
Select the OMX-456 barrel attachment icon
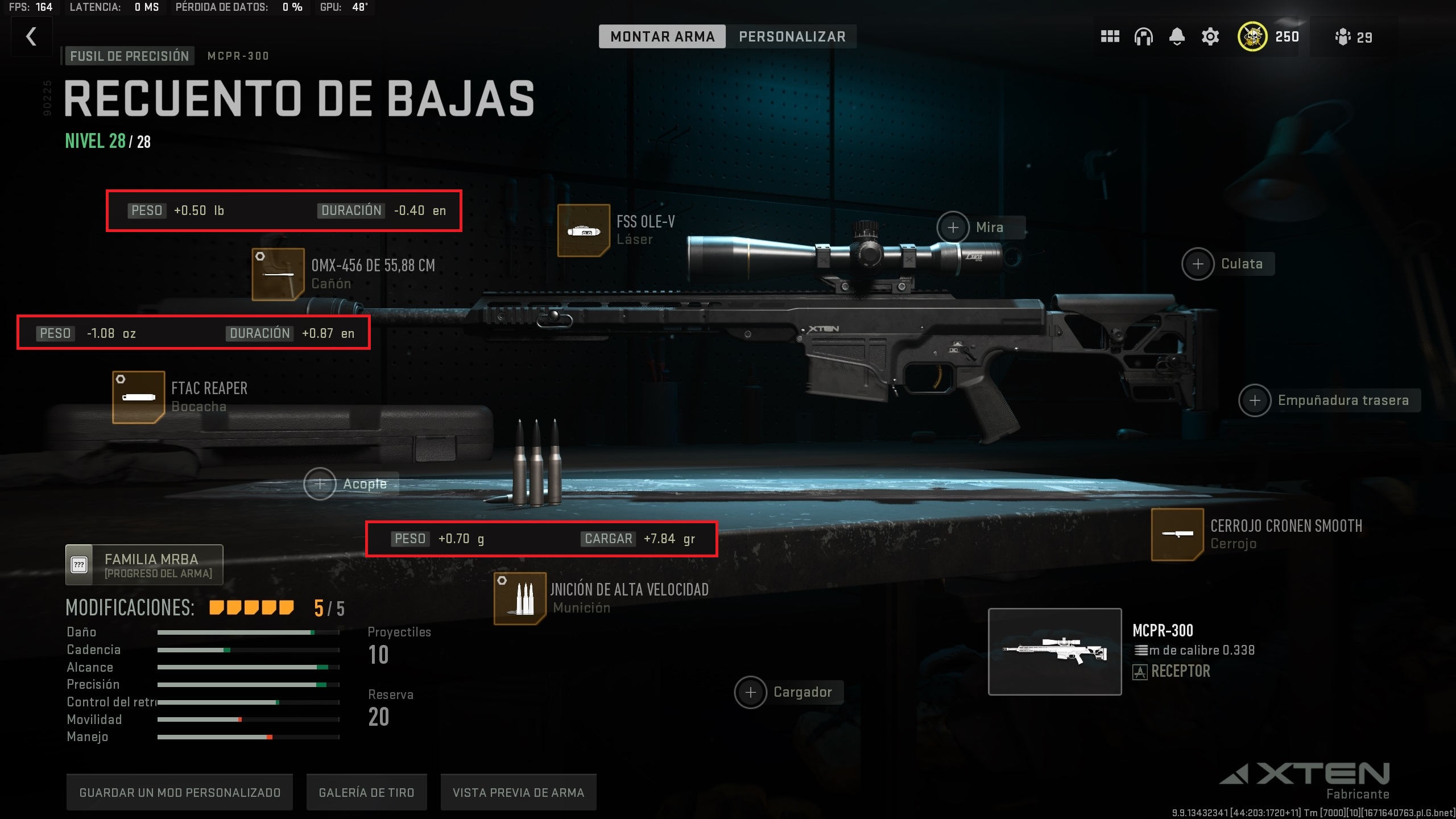click(x=279, y=274)
